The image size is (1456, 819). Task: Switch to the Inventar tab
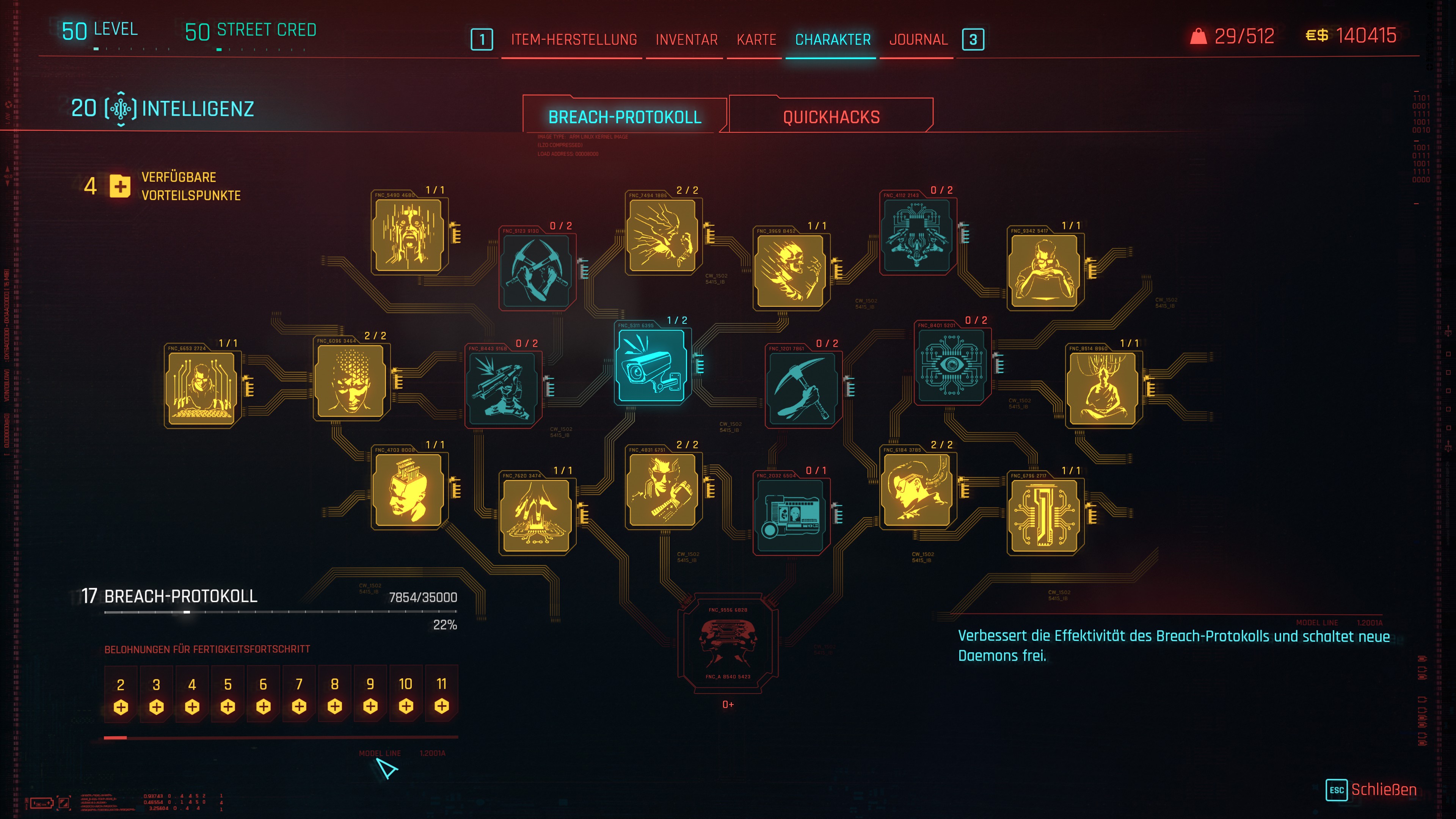(686, 39)
